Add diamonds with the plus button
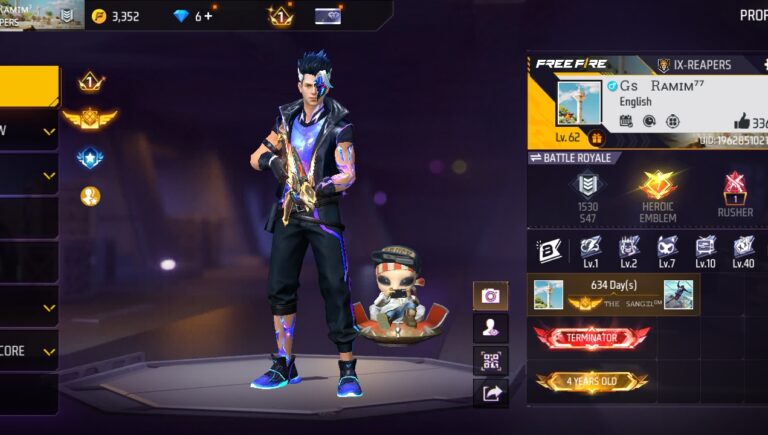The image size is (768, 435). pyautogui.click(x=208, y=16)
